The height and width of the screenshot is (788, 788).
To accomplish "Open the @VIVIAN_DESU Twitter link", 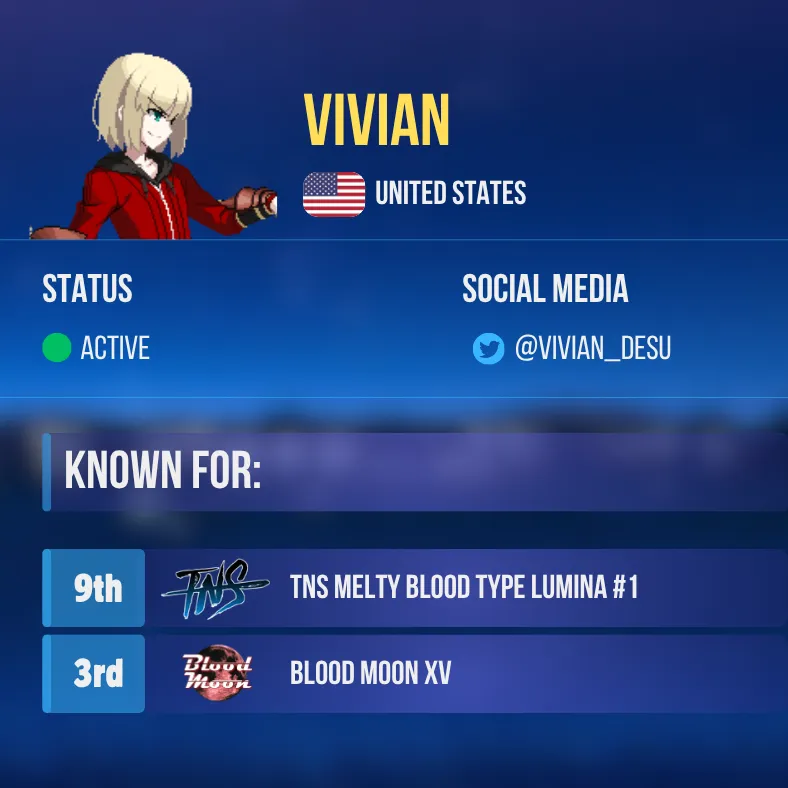I will tap(592, 349).
